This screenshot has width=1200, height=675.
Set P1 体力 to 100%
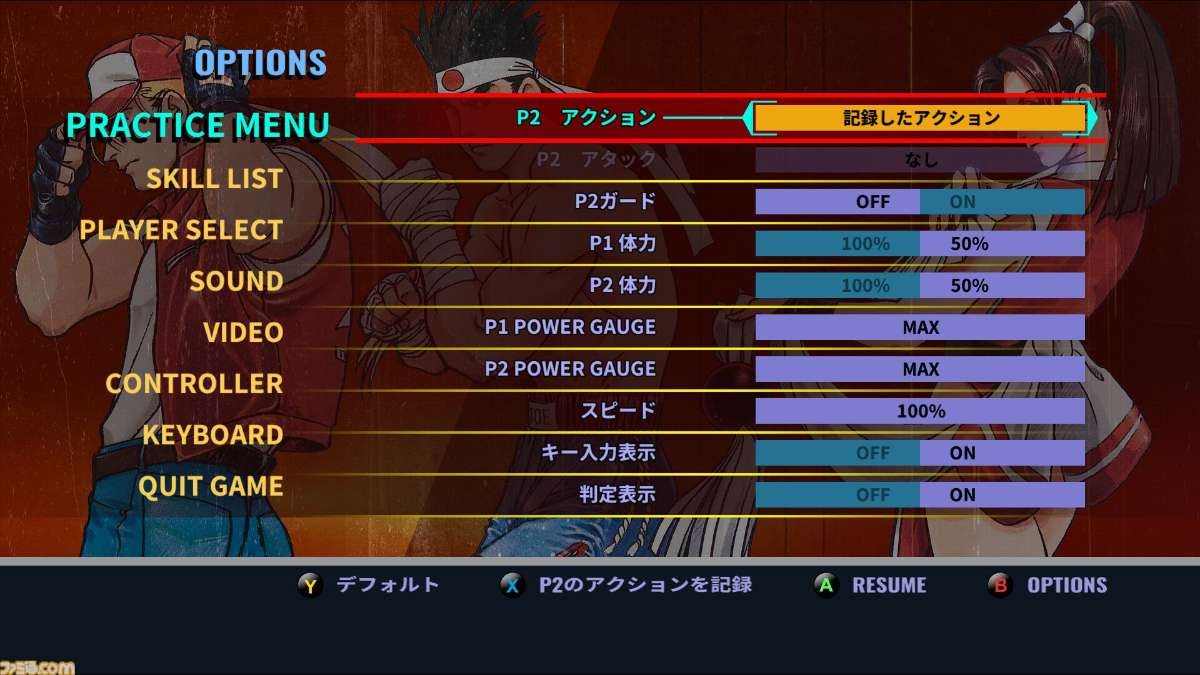(x=837, y=244)
